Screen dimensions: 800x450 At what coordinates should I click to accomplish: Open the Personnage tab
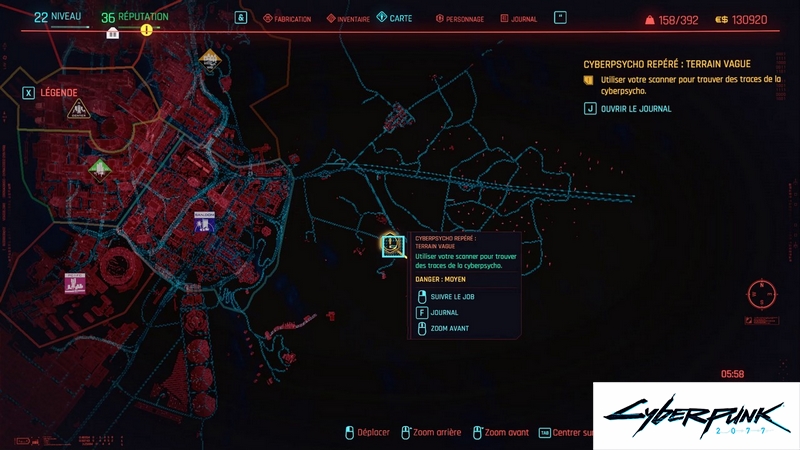[x=461, y=19]
